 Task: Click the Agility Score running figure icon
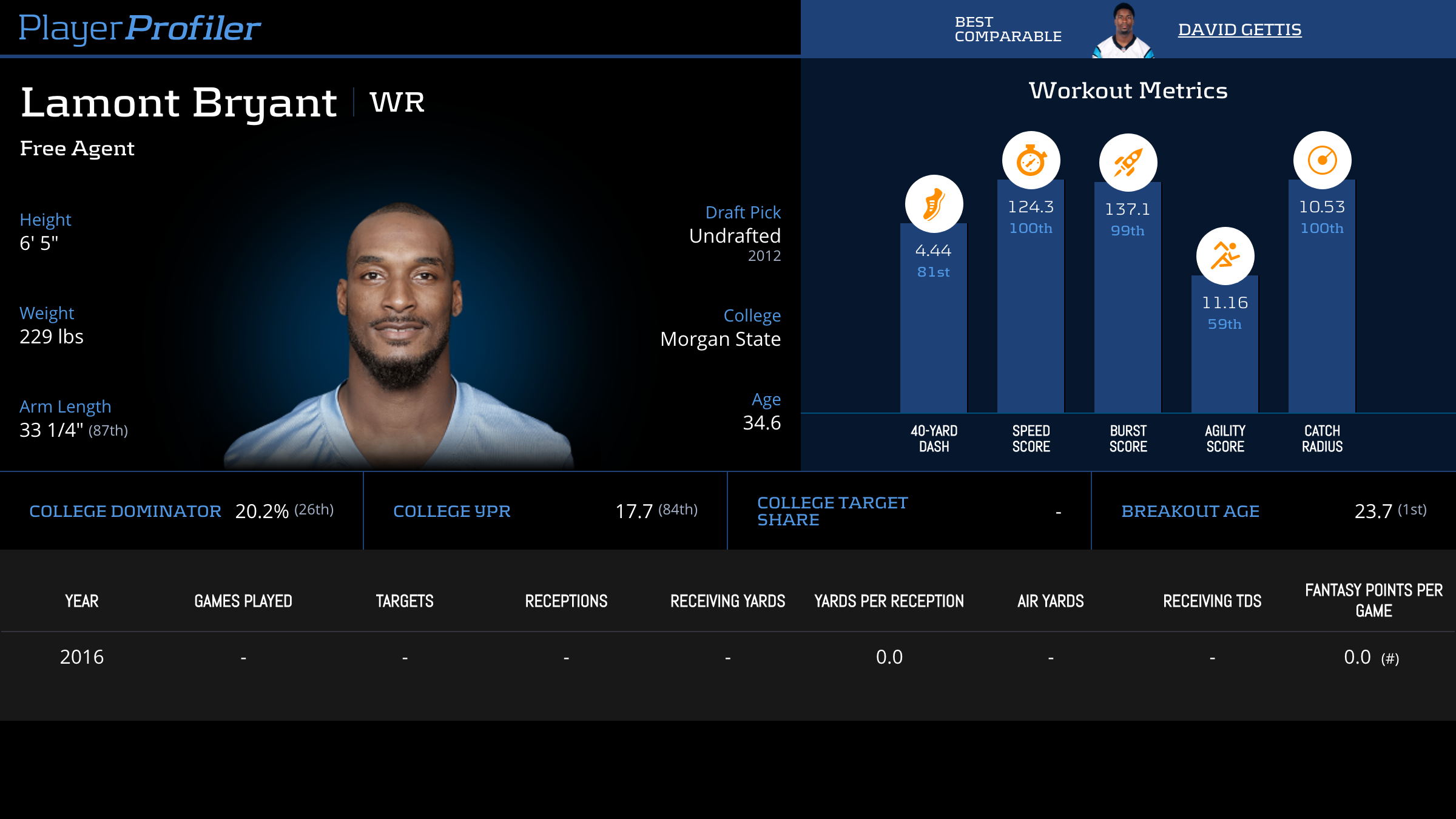click(x=1225, y=256)
